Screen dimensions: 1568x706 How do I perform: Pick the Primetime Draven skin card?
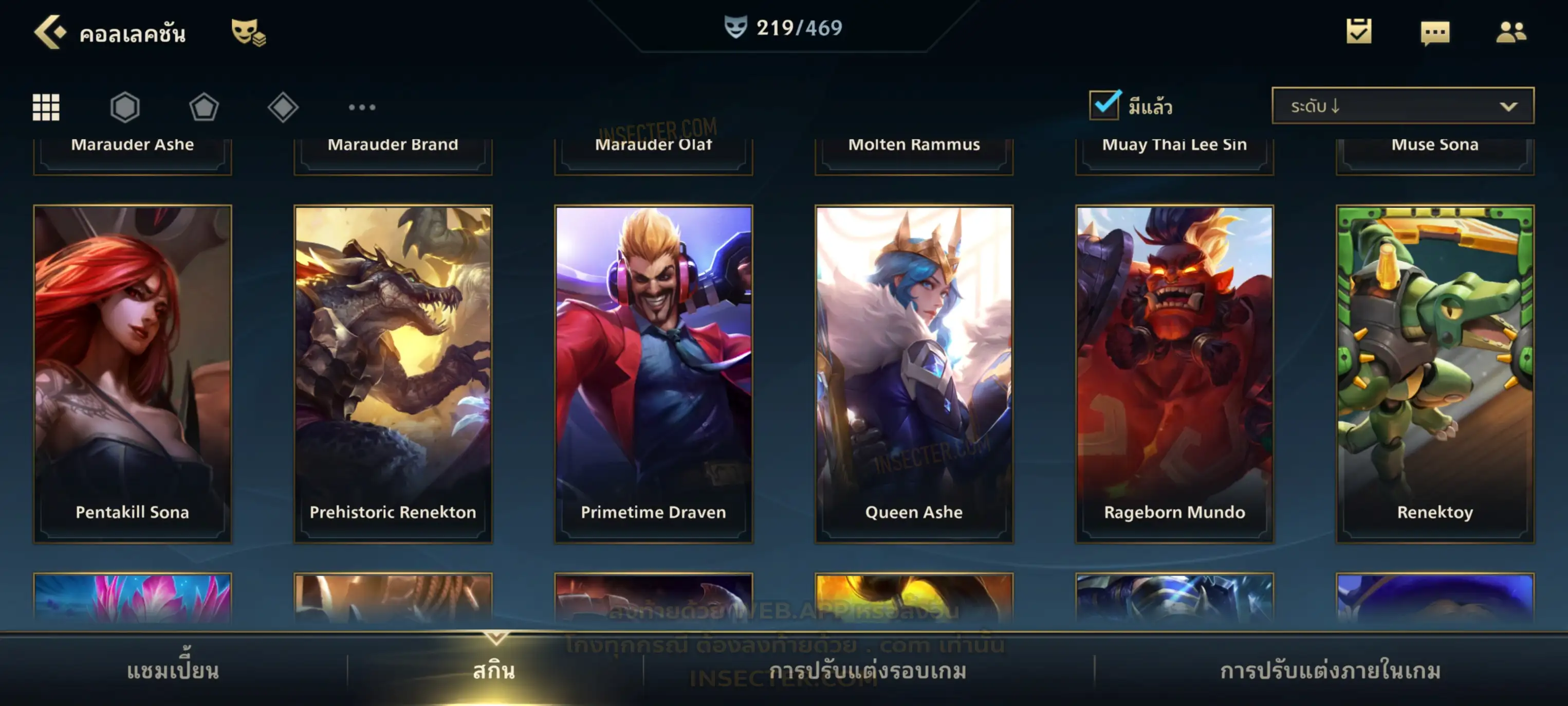(654, 373)
